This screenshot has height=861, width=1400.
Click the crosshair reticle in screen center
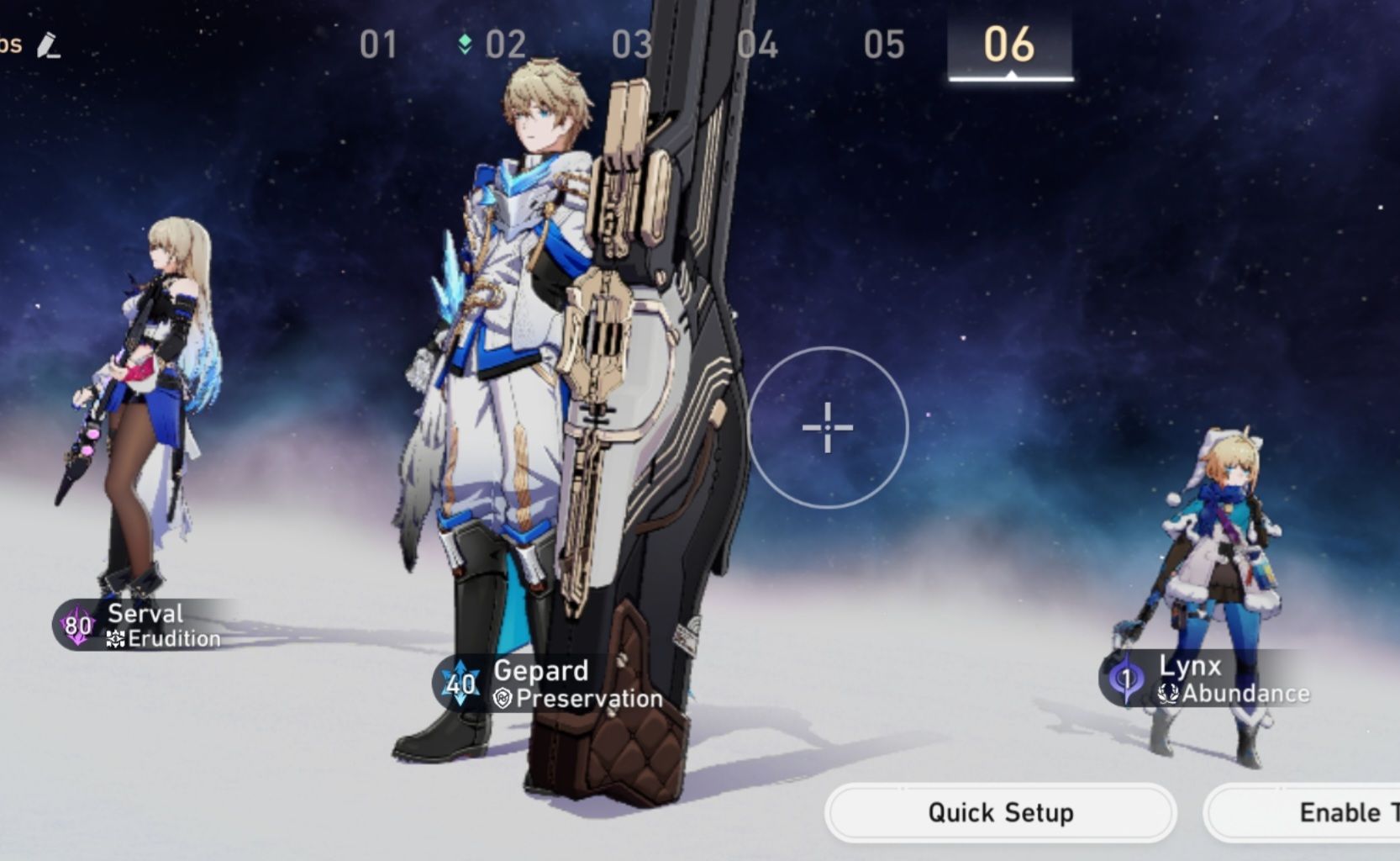[x=828, y=429]
